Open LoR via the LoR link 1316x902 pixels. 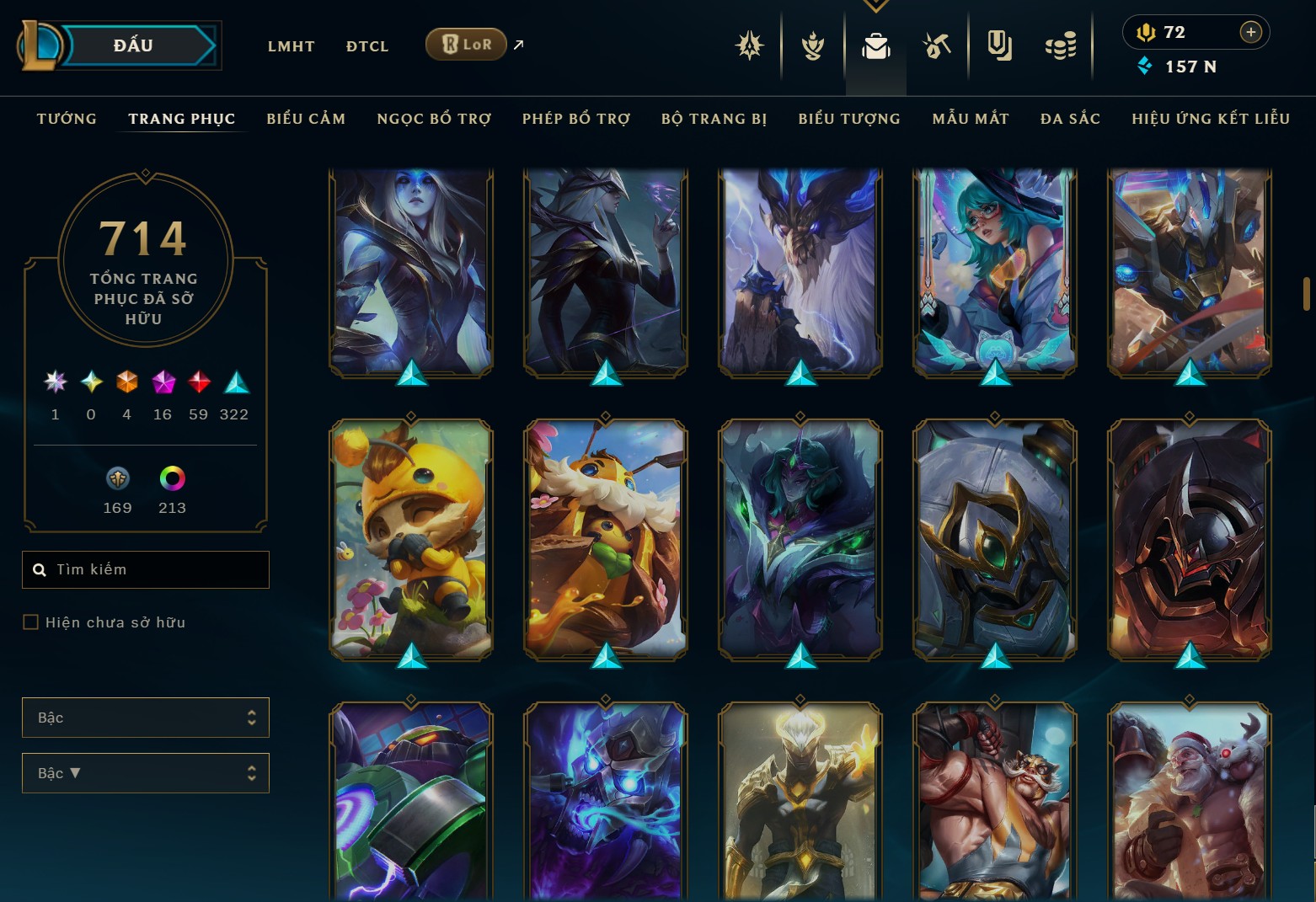(x=465, y=44)
